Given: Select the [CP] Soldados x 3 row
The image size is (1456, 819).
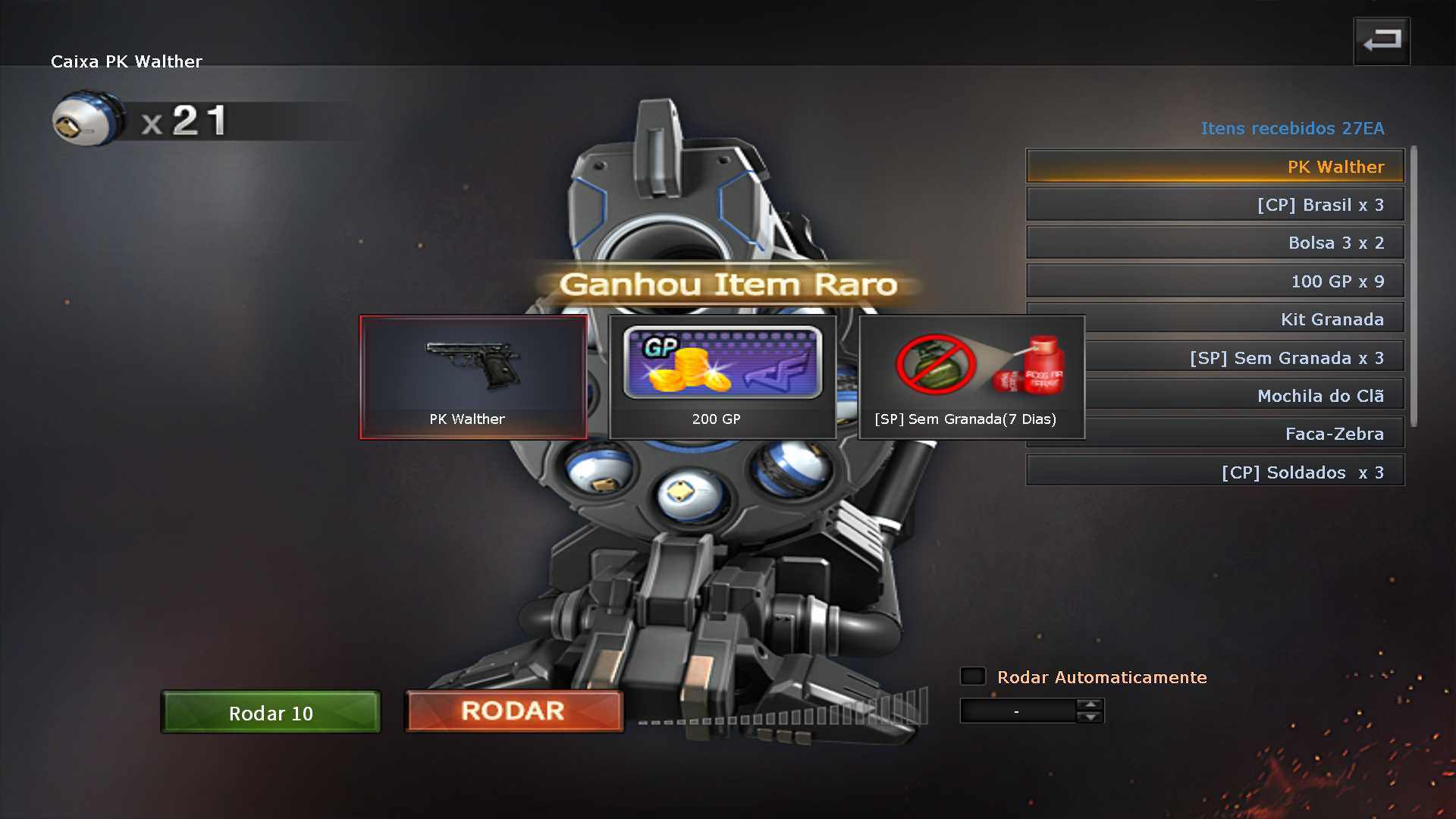Looking at the screenshot, I should [x=1215, y=472].
